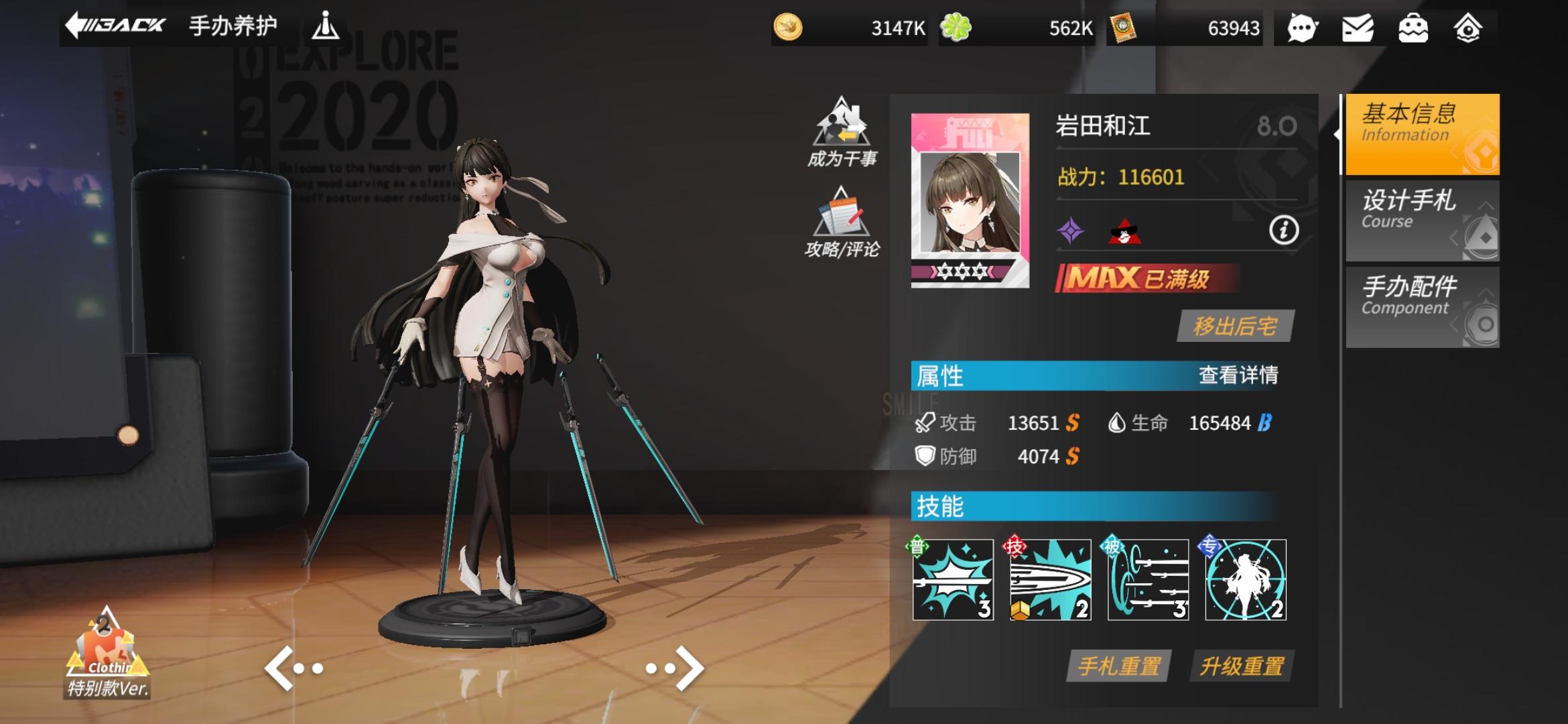Open the chat icon in top bar

tap(1303, 28)
